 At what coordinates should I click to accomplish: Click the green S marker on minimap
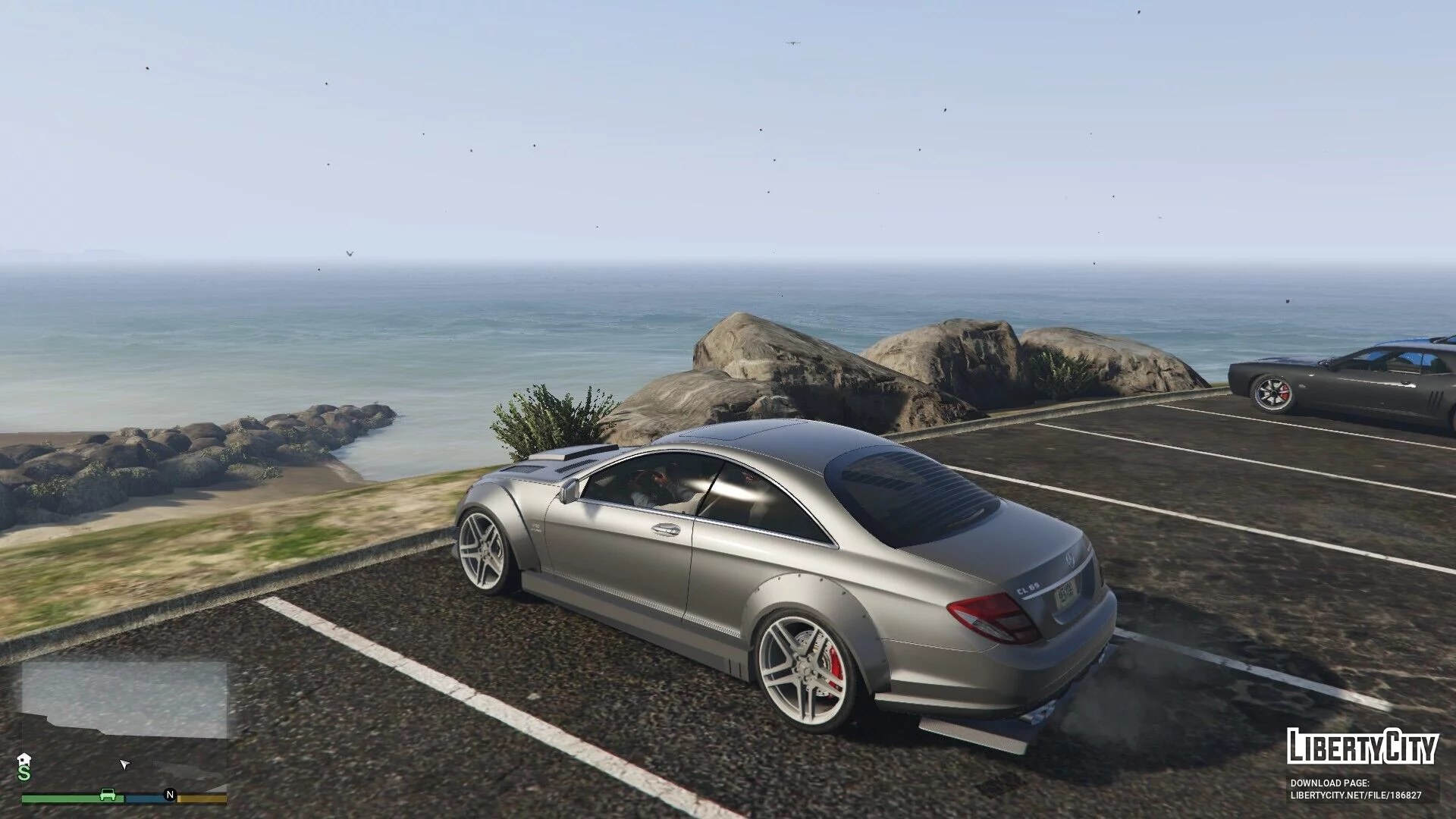point(24,773)
